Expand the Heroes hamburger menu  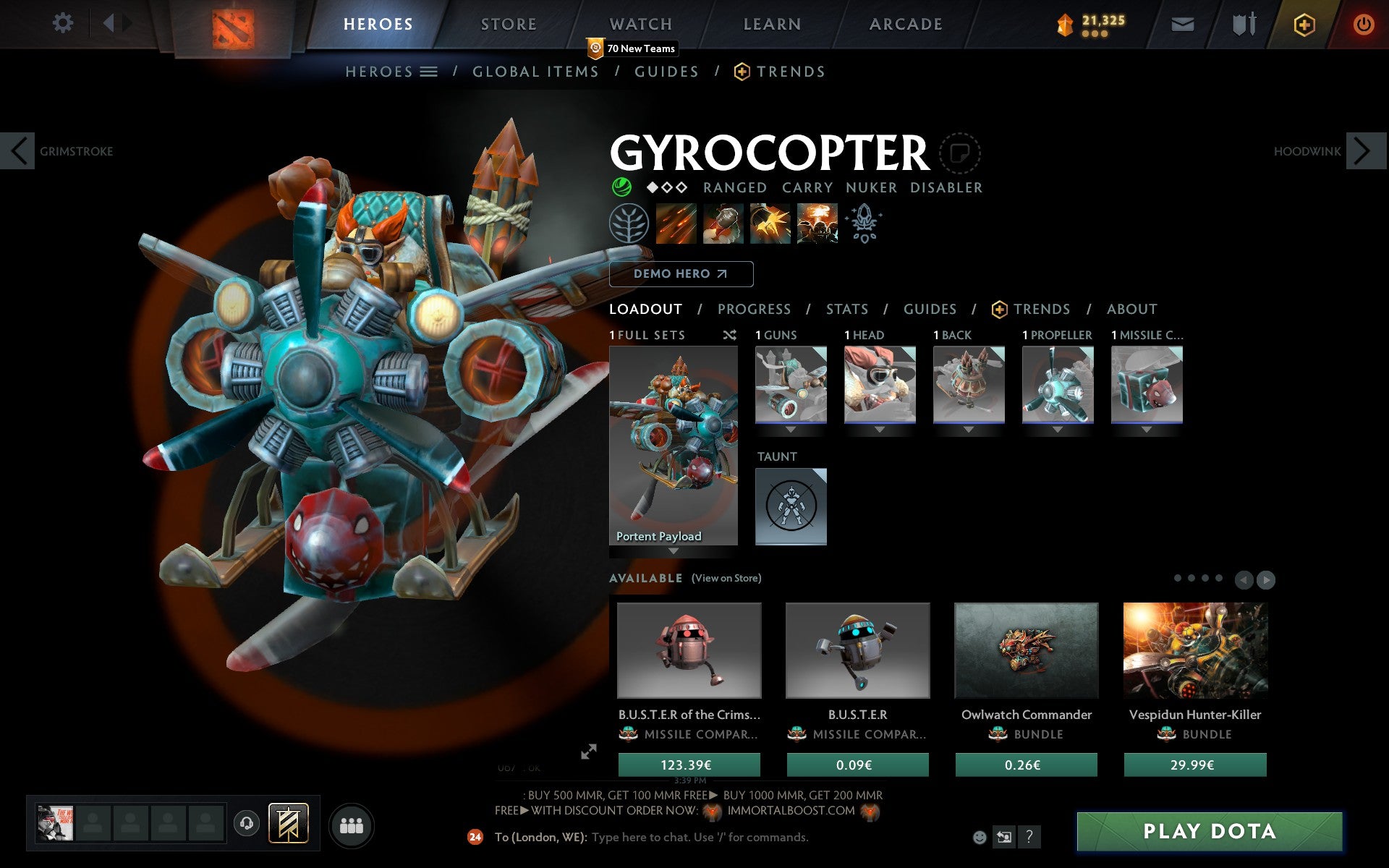tap(430, 72)
